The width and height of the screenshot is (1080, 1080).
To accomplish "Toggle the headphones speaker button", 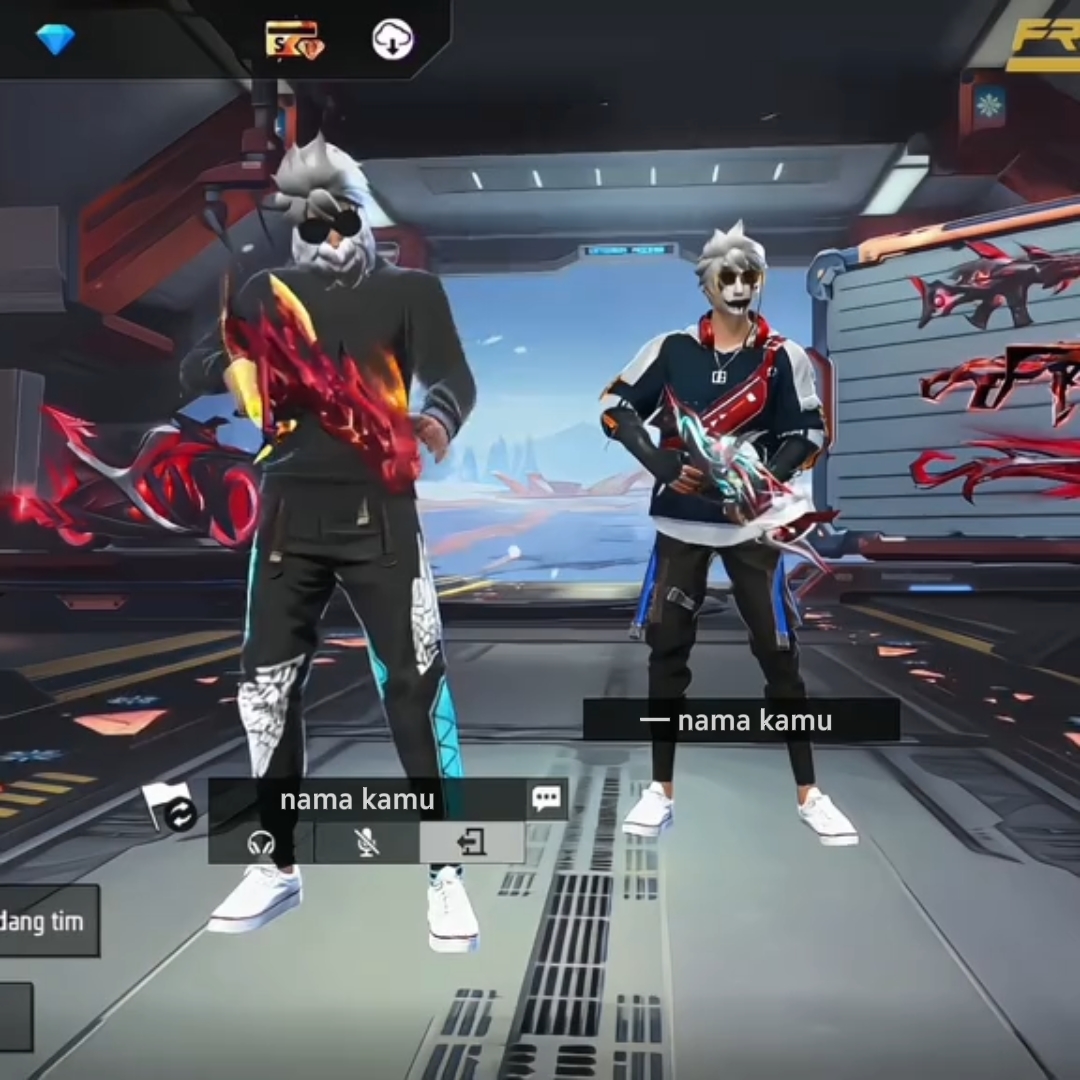I will click(261, 843).
